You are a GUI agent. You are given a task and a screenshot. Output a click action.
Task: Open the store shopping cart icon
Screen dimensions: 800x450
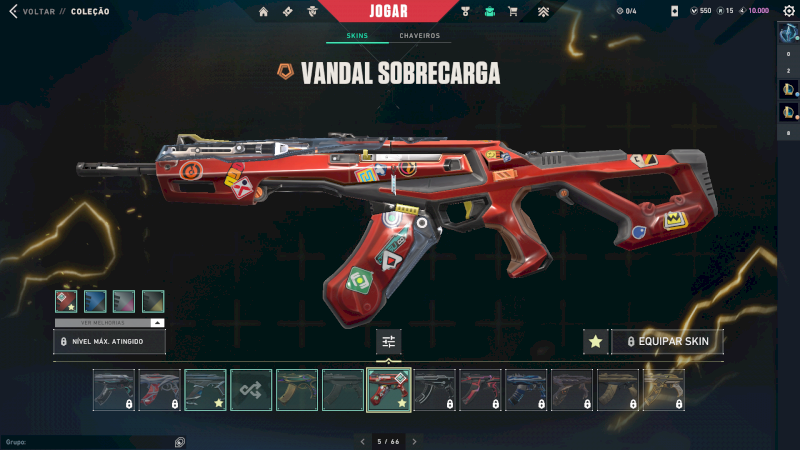click(x=513, y=12)
